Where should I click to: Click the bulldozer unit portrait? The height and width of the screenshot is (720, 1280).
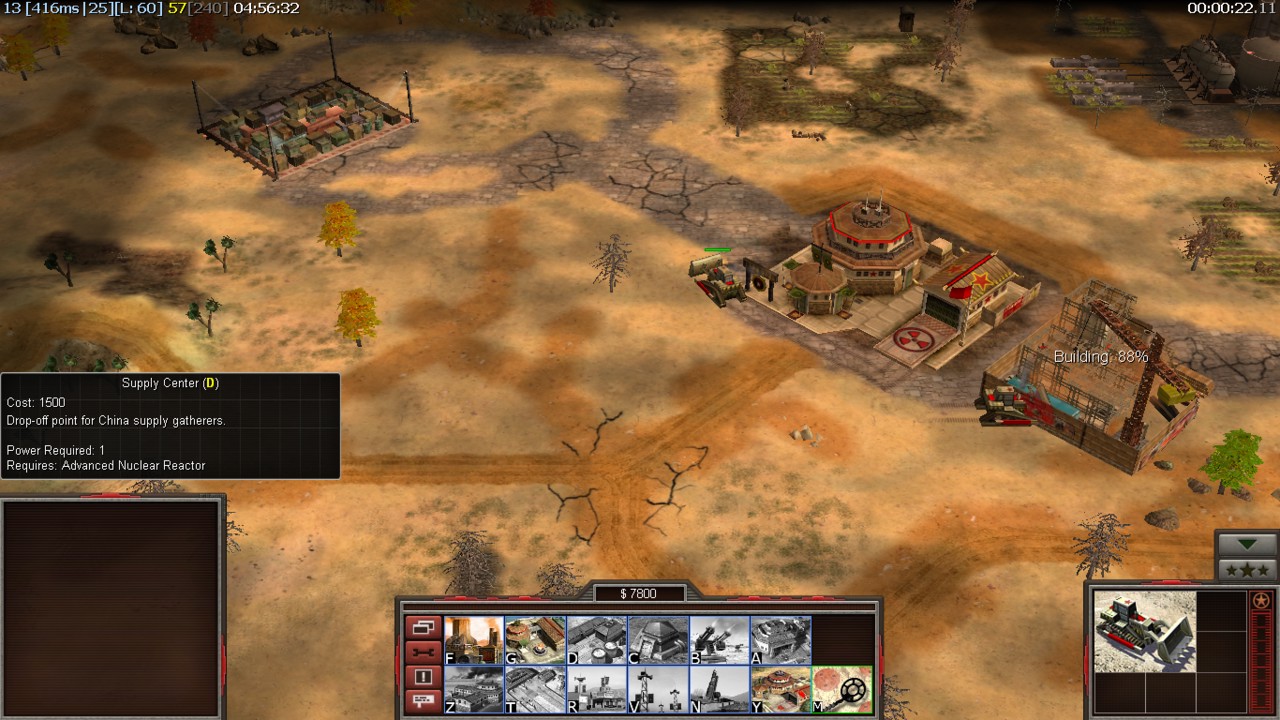click(1144, 631)
